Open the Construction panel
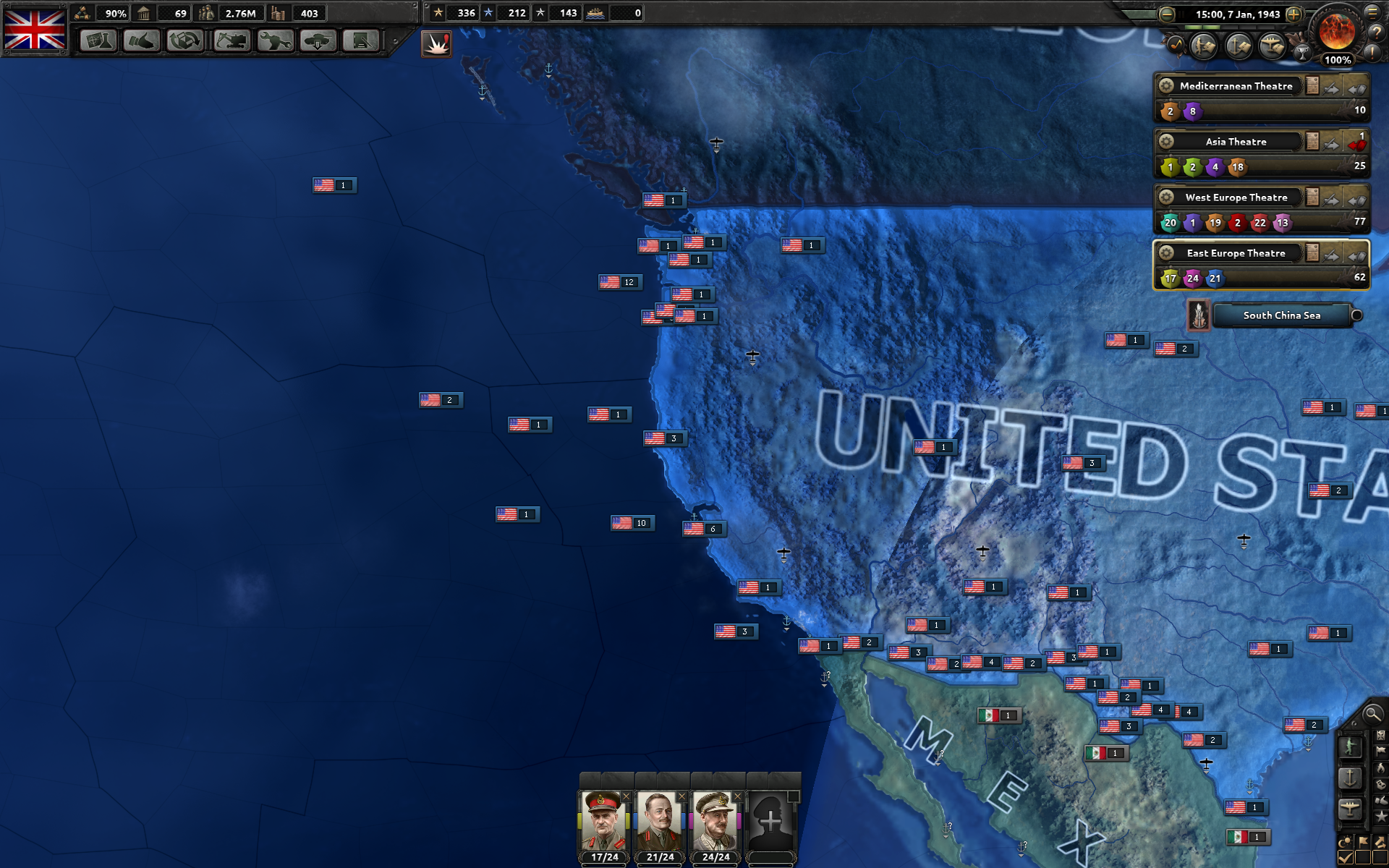This screenshot has height=868, width=1389. [230, 41]
